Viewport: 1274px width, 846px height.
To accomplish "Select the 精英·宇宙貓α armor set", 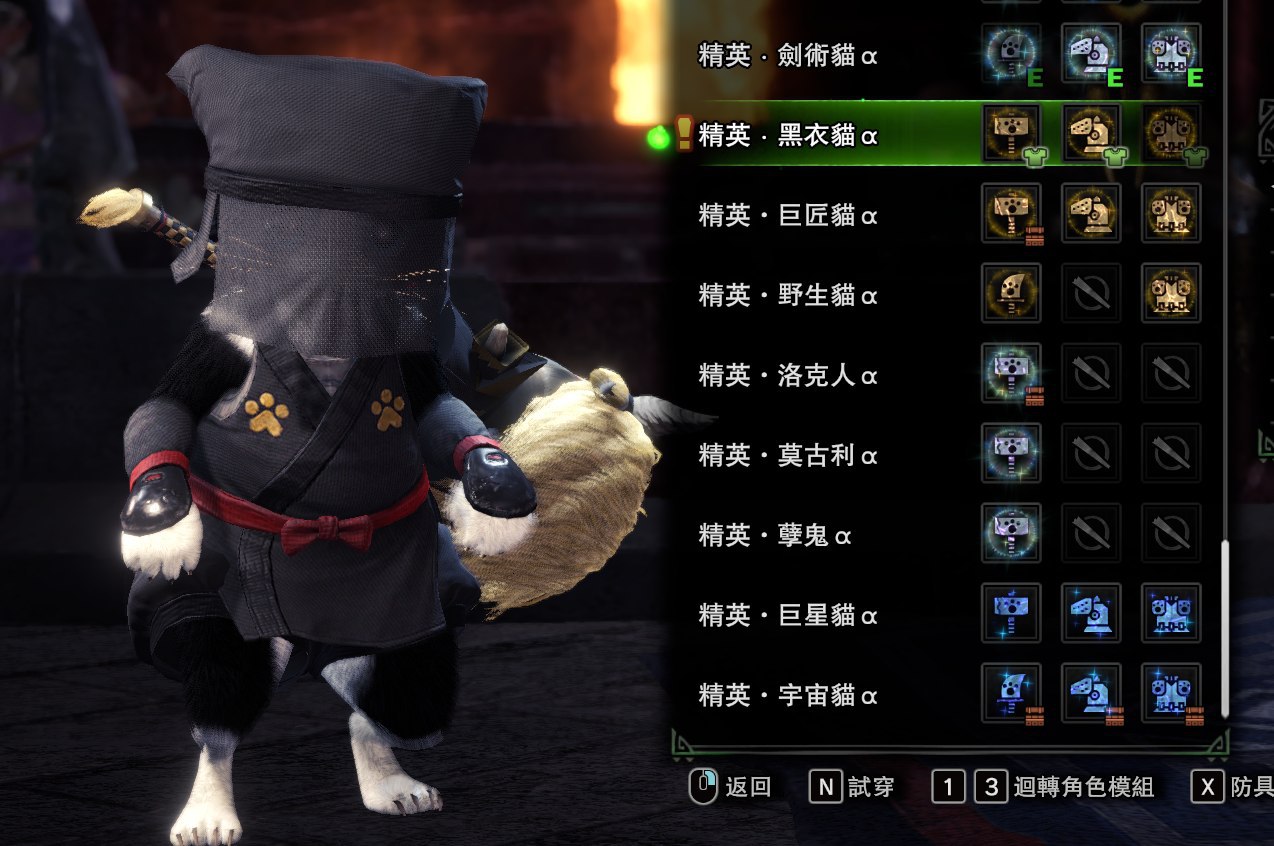I will 788,695.
